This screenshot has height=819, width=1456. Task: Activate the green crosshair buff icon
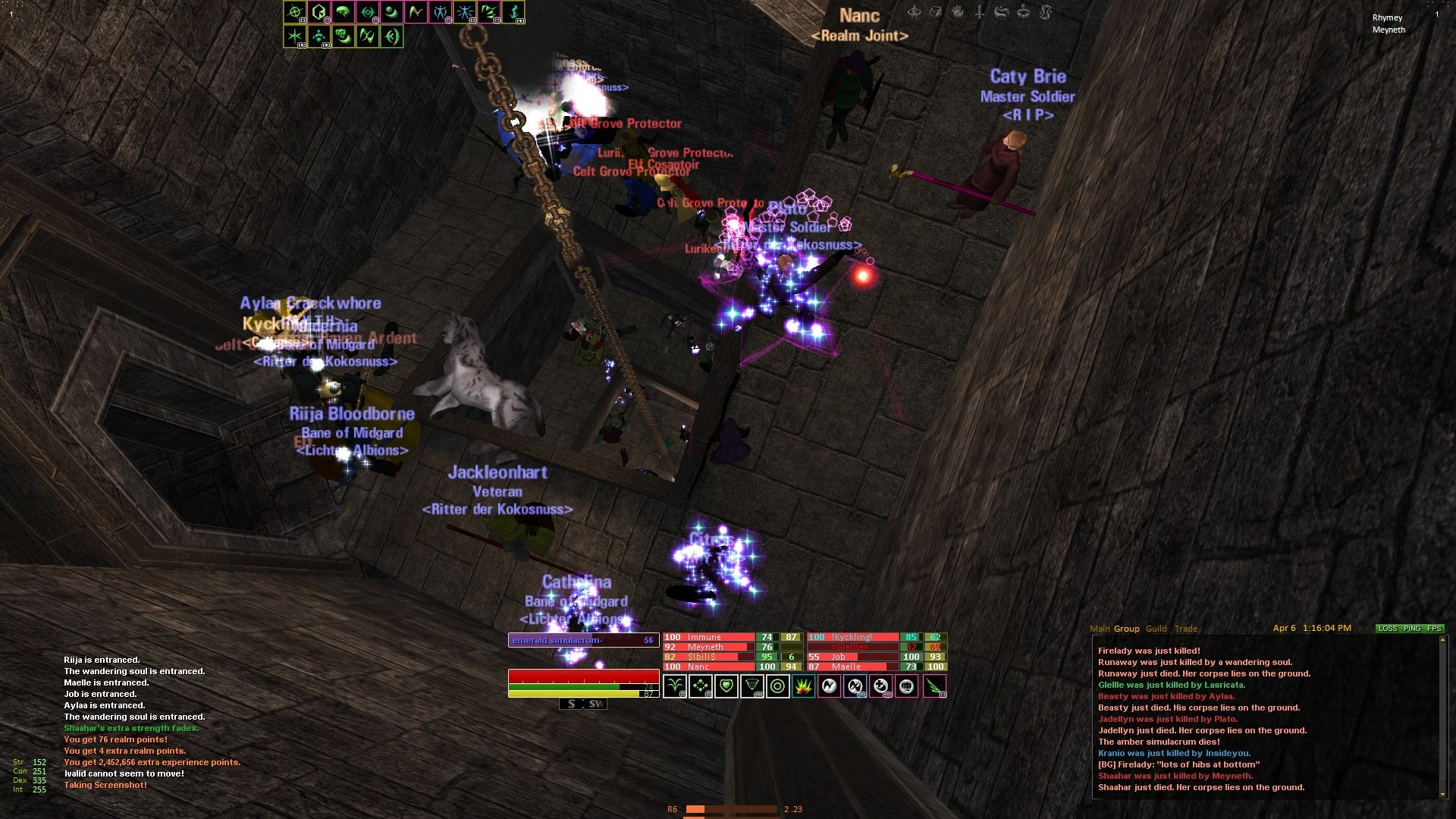(295, 12)
